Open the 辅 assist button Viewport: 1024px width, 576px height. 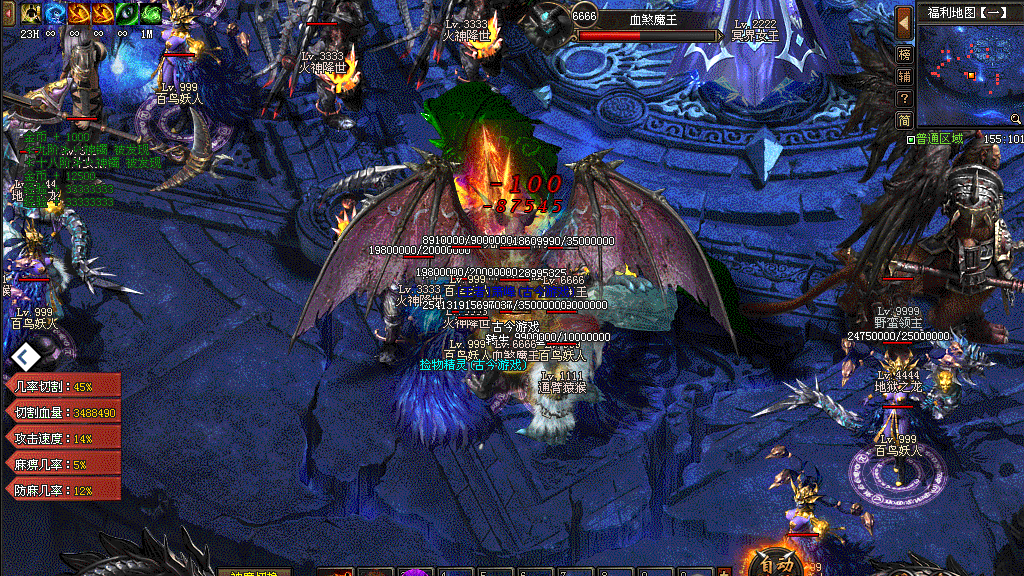(904, 76)
